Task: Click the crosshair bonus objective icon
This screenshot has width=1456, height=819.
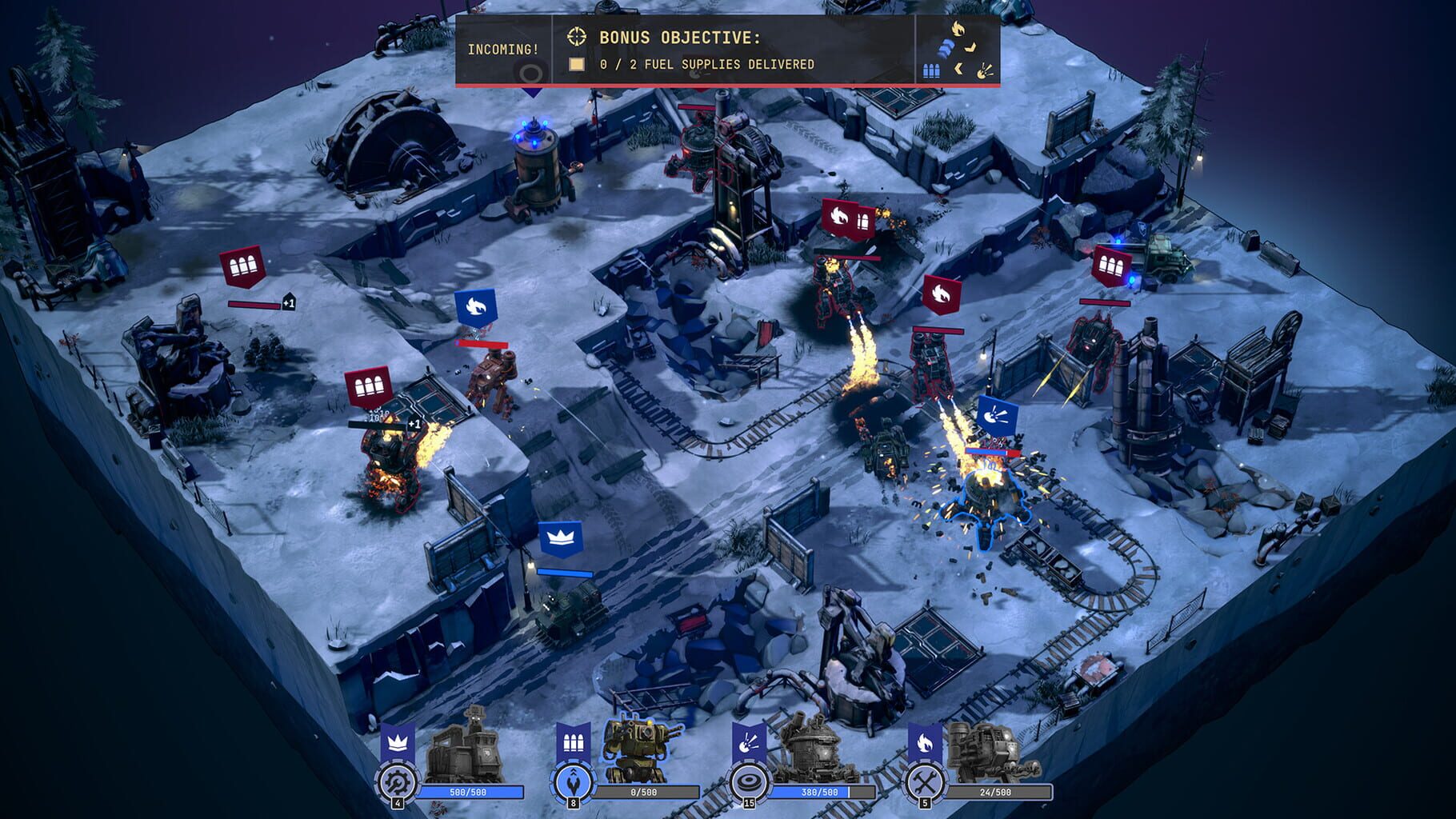Action: coord(576,37)
